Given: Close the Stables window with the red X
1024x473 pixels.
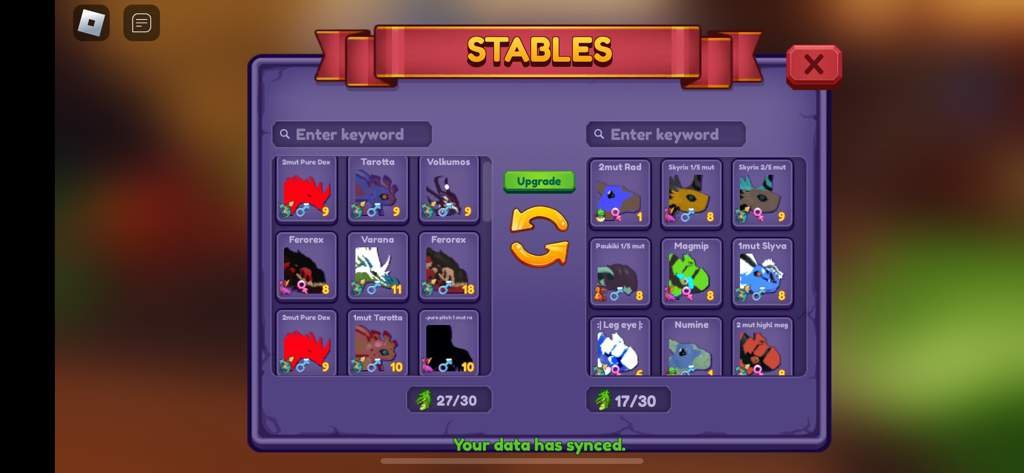Looking at the screenshot, I should coord(813,65).
